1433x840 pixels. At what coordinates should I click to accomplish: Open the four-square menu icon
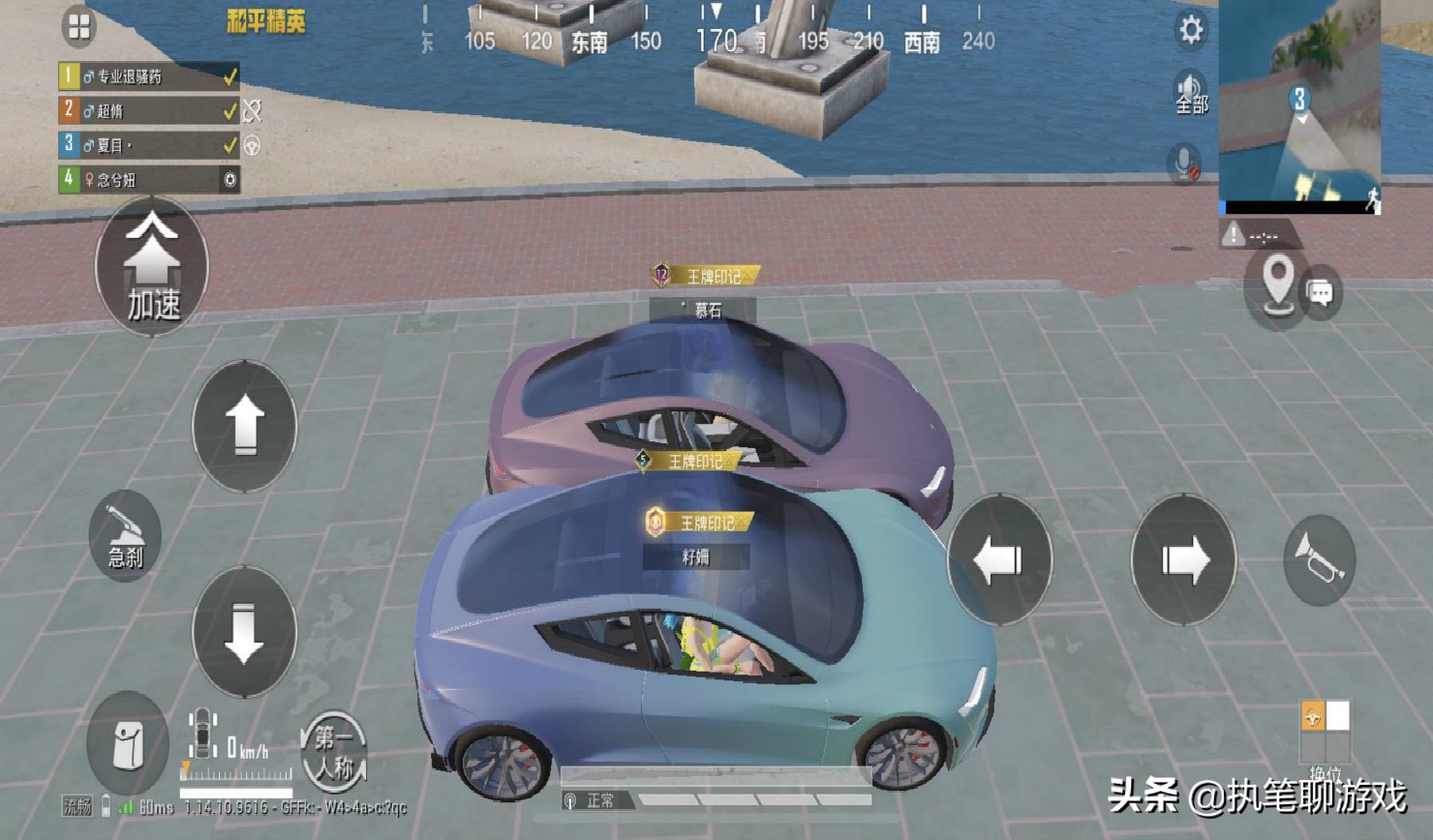(x=79, y=27)
